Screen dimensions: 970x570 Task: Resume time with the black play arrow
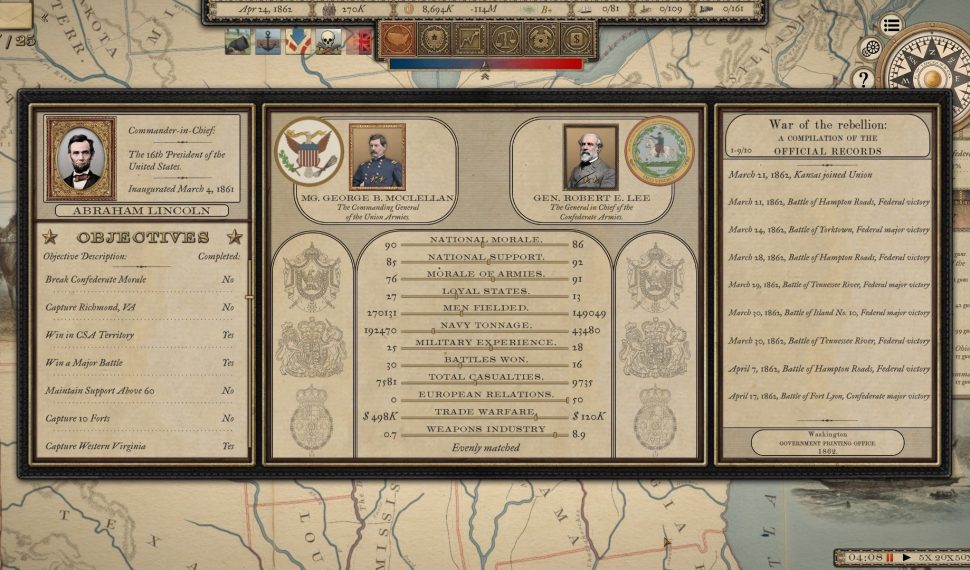[907, 557]
